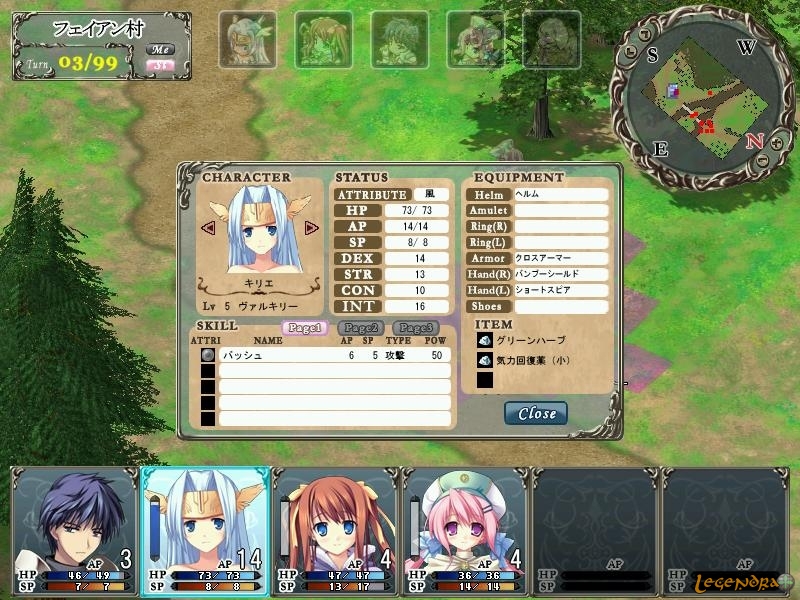Select the Armor slot holding クロスアーマー
The image size is (800, 600).
[560, 258]
